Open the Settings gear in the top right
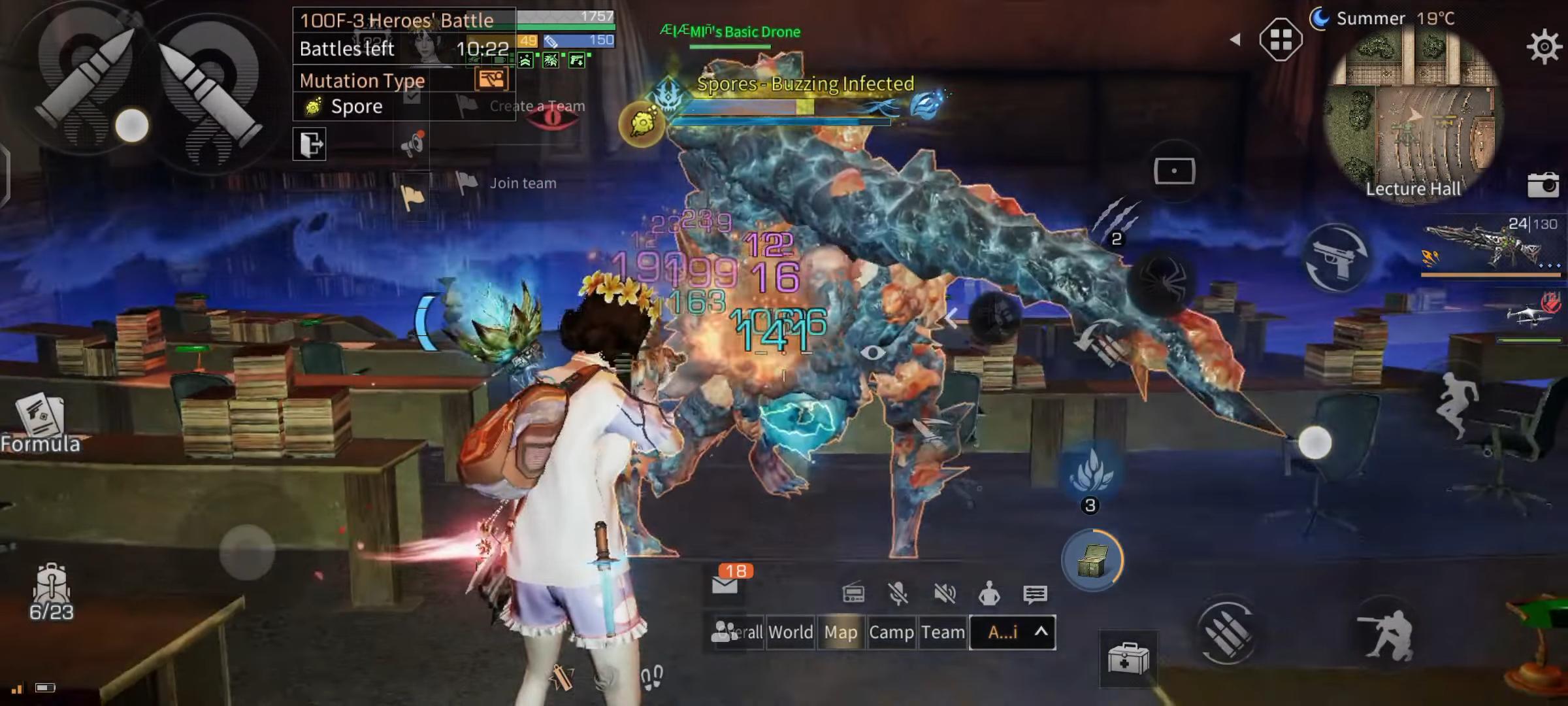Viewport: 1568px width, 706px height. click(x=1543, y=45)
